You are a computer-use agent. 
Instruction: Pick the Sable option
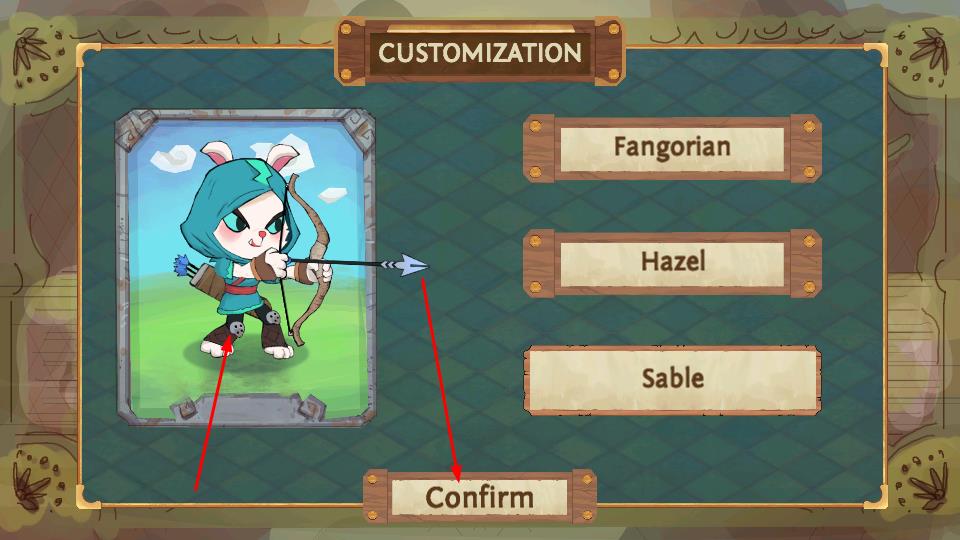pyautogui.click(x=672, y=379)
